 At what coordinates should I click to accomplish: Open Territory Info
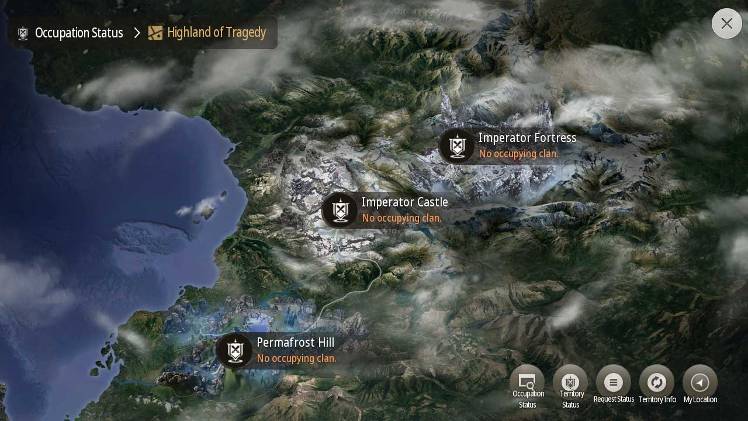pyautogui.click(x=657, y=382)
